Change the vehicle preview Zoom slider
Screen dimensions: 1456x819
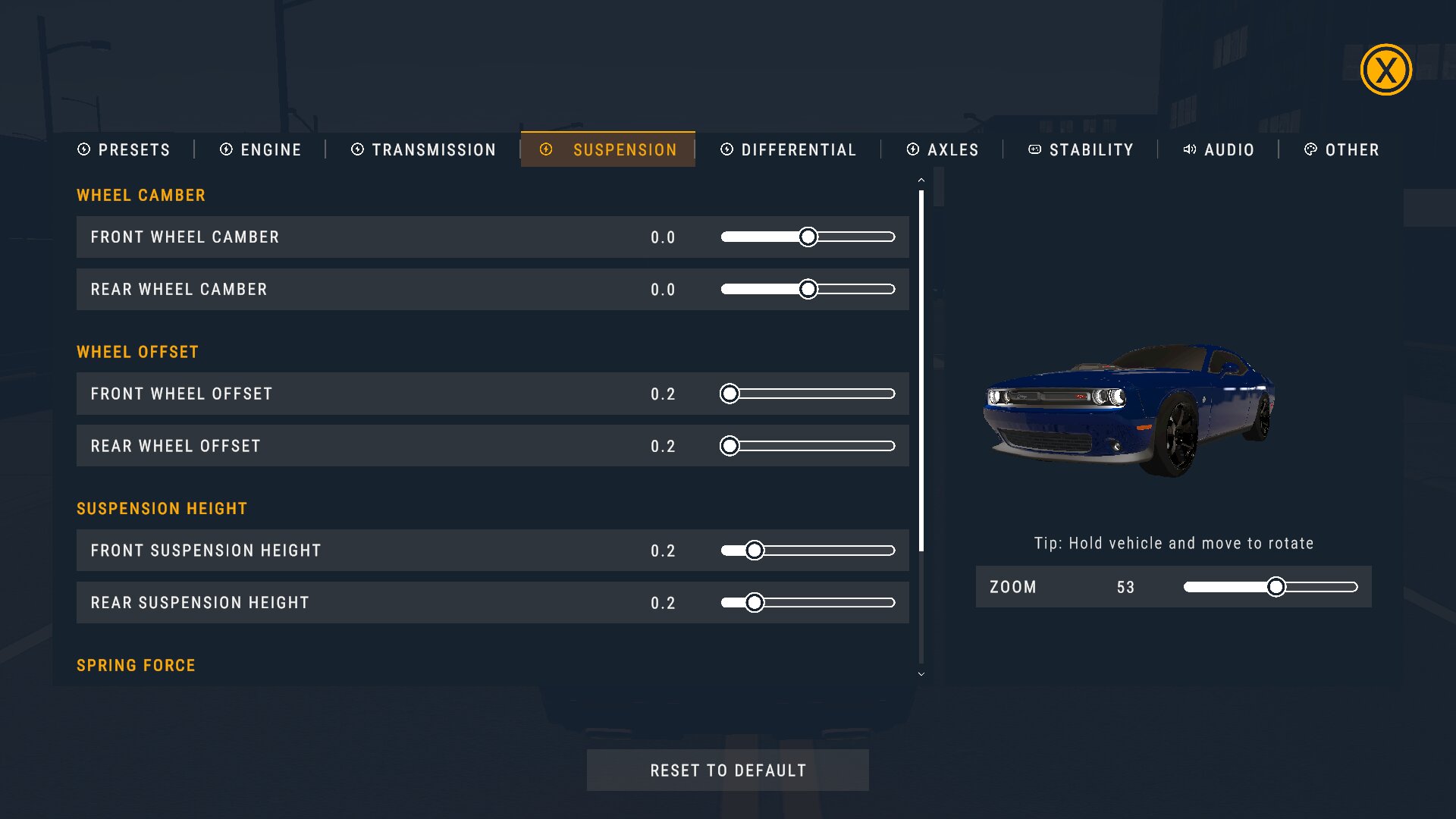click(1276, 587)
